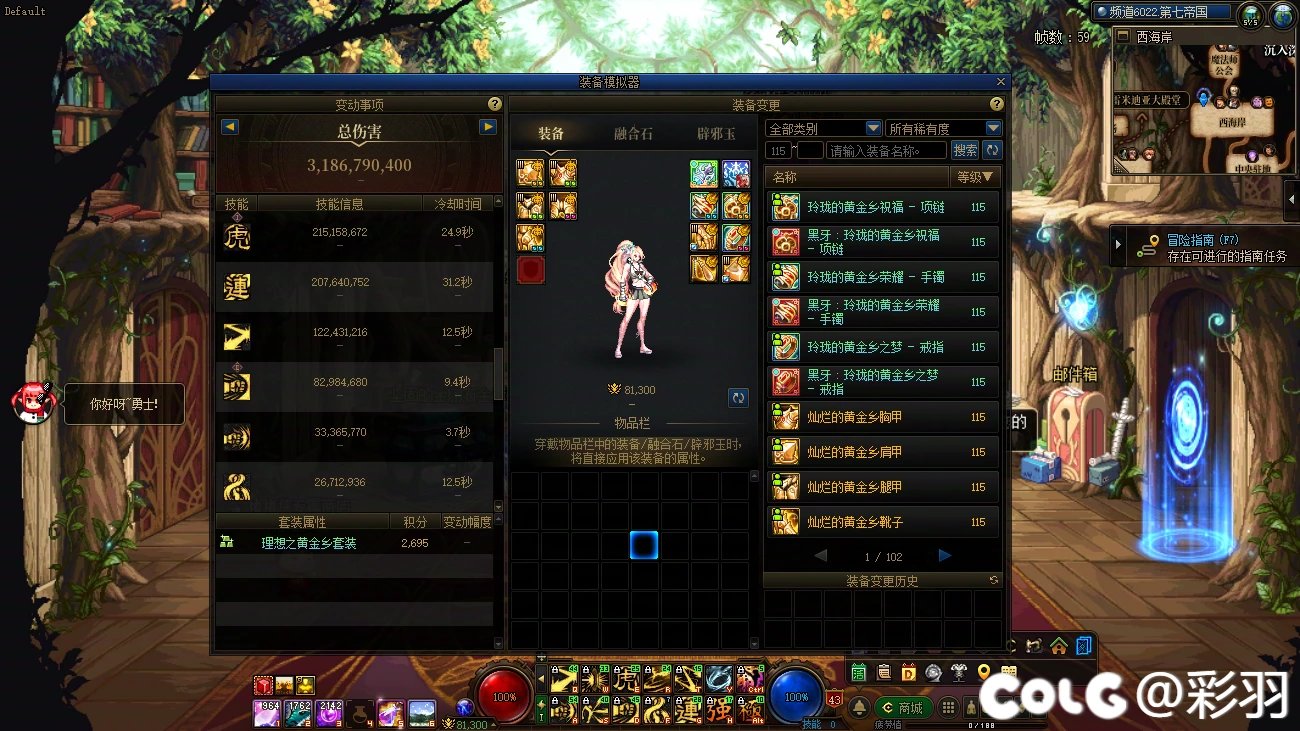Open the 全部类别 category dropdown
Image resolution: width=1300 pixels, height=731 pixels.
click(822, 128)
